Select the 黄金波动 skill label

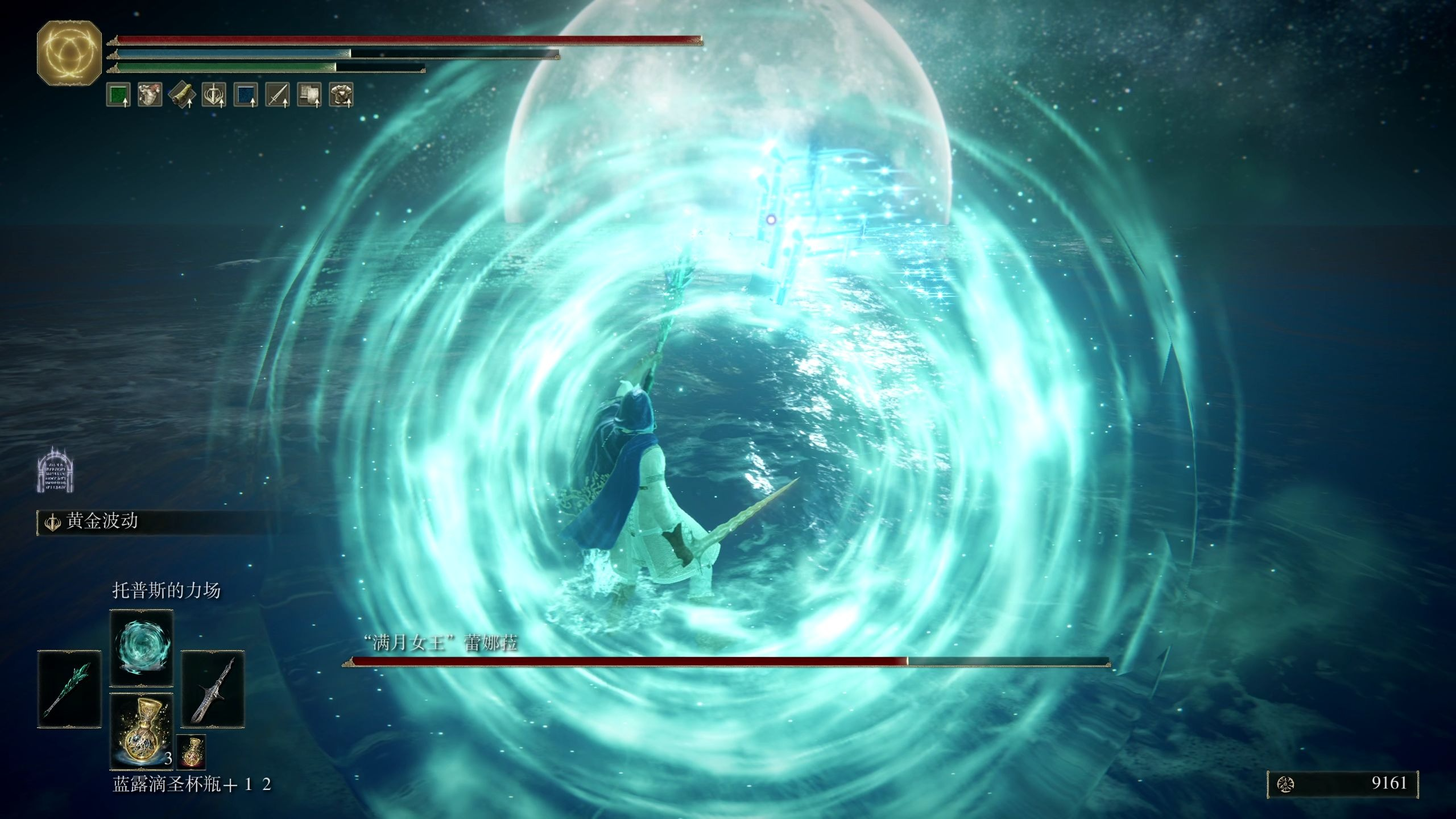[x=101, y=522]
